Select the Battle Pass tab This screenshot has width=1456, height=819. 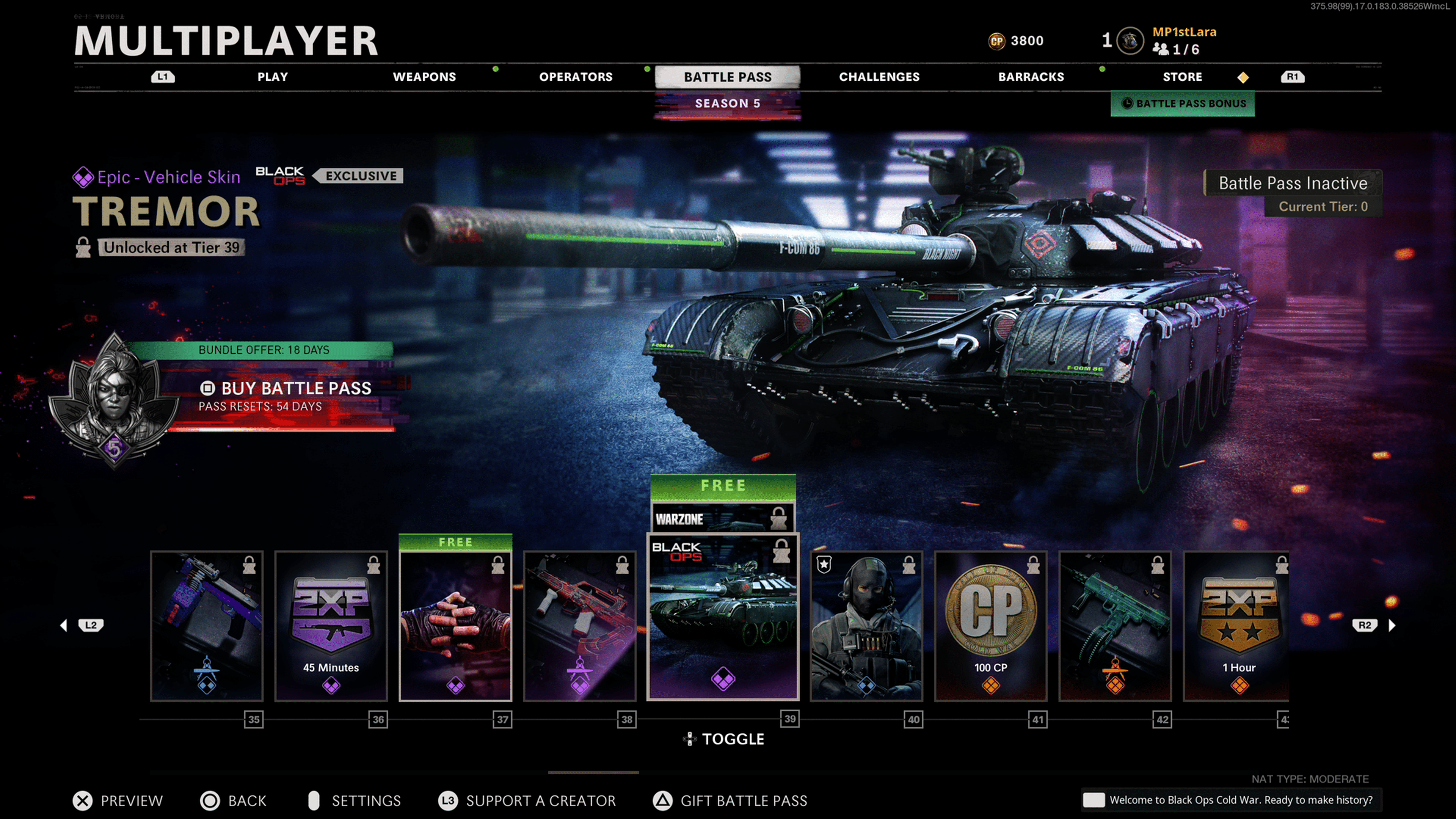728,77
